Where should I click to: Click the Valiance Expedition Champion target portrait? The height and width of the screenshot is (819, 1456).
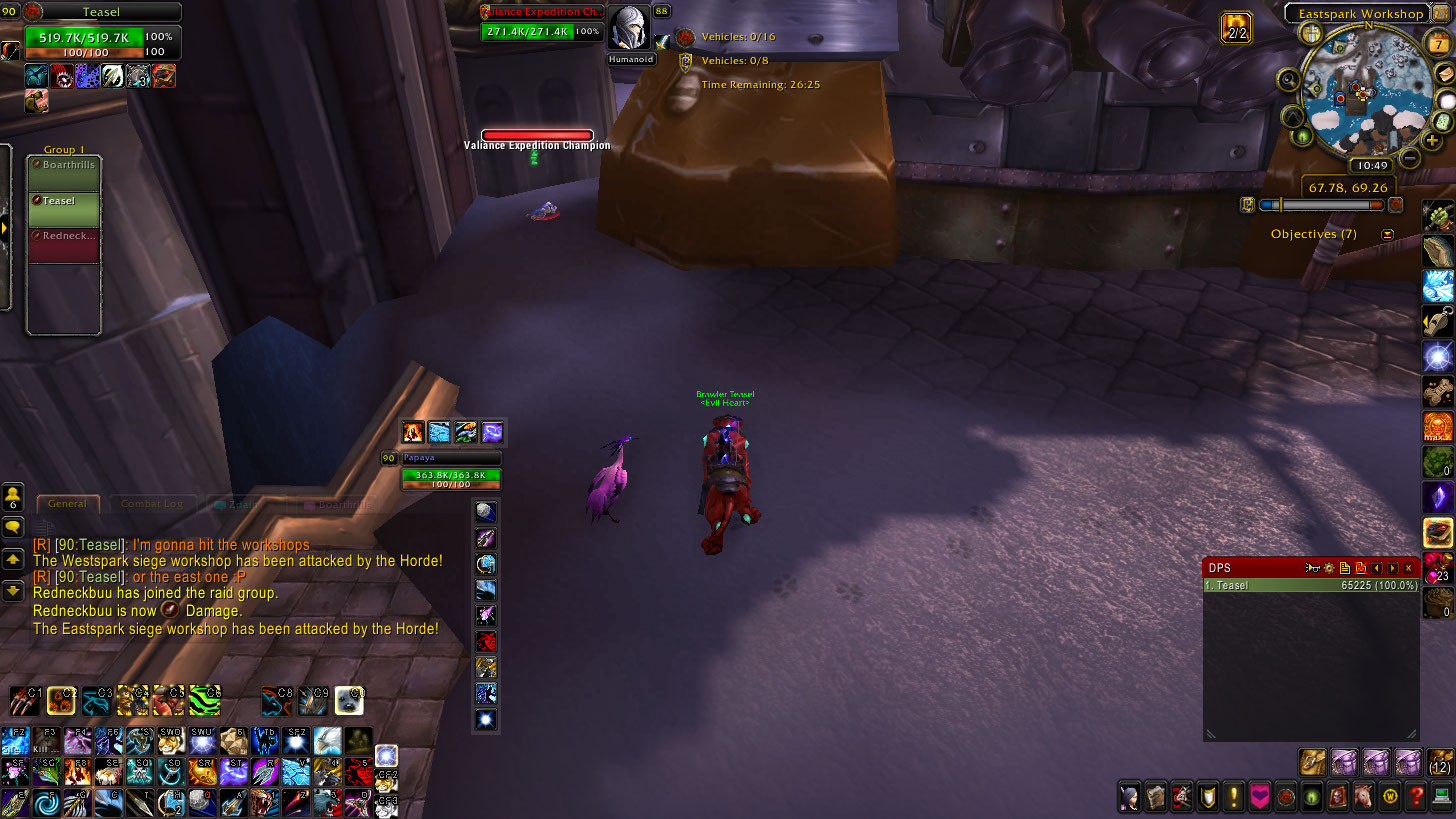tap(630, 28)
